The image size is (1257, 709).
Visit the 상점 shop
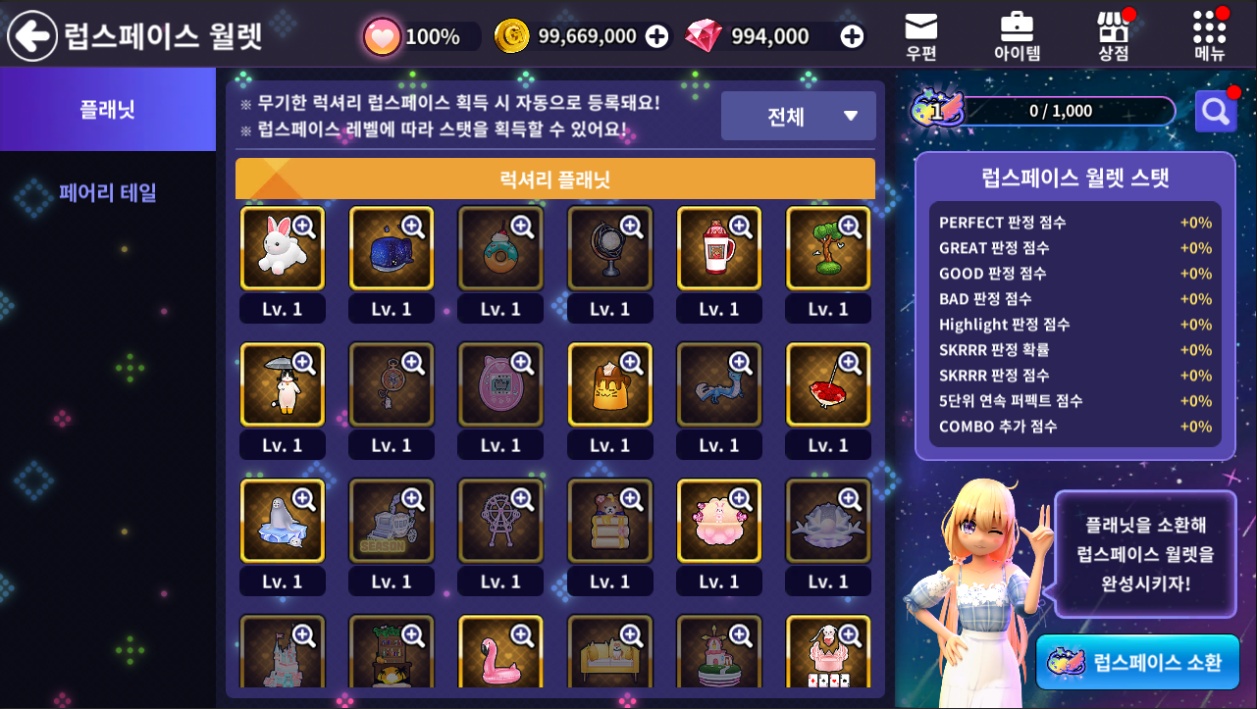coord(1113,36)
